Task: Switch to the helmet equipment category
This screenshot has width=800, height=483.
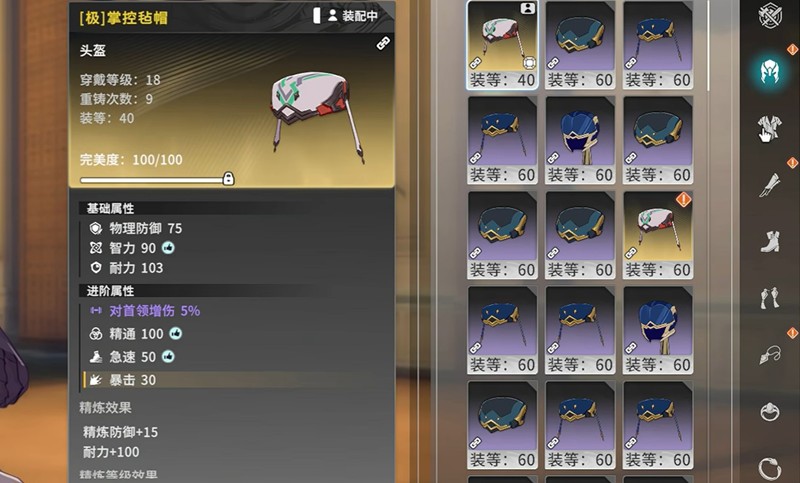Action: [x=768, y=73]
